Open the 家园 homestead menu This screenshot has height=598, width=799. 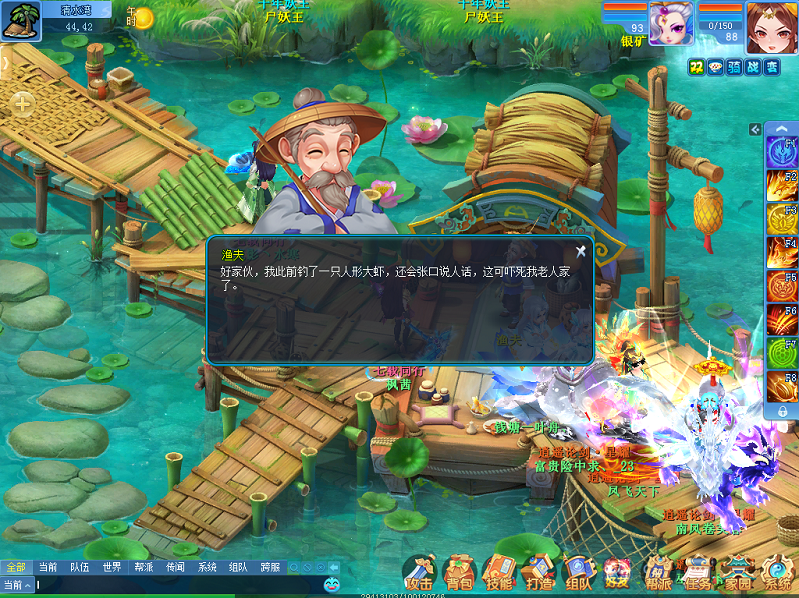[x=738, y=573]
